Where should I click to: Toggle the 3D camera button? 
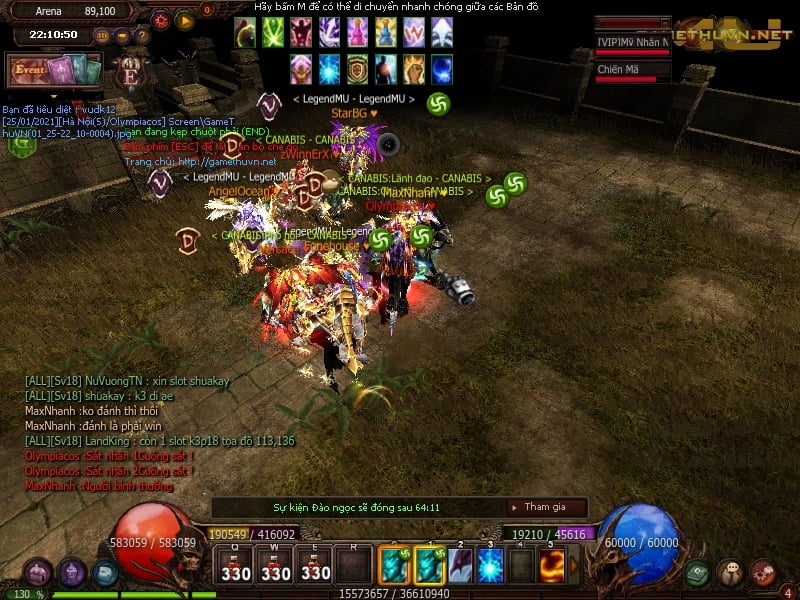click(x=102, y=35)
